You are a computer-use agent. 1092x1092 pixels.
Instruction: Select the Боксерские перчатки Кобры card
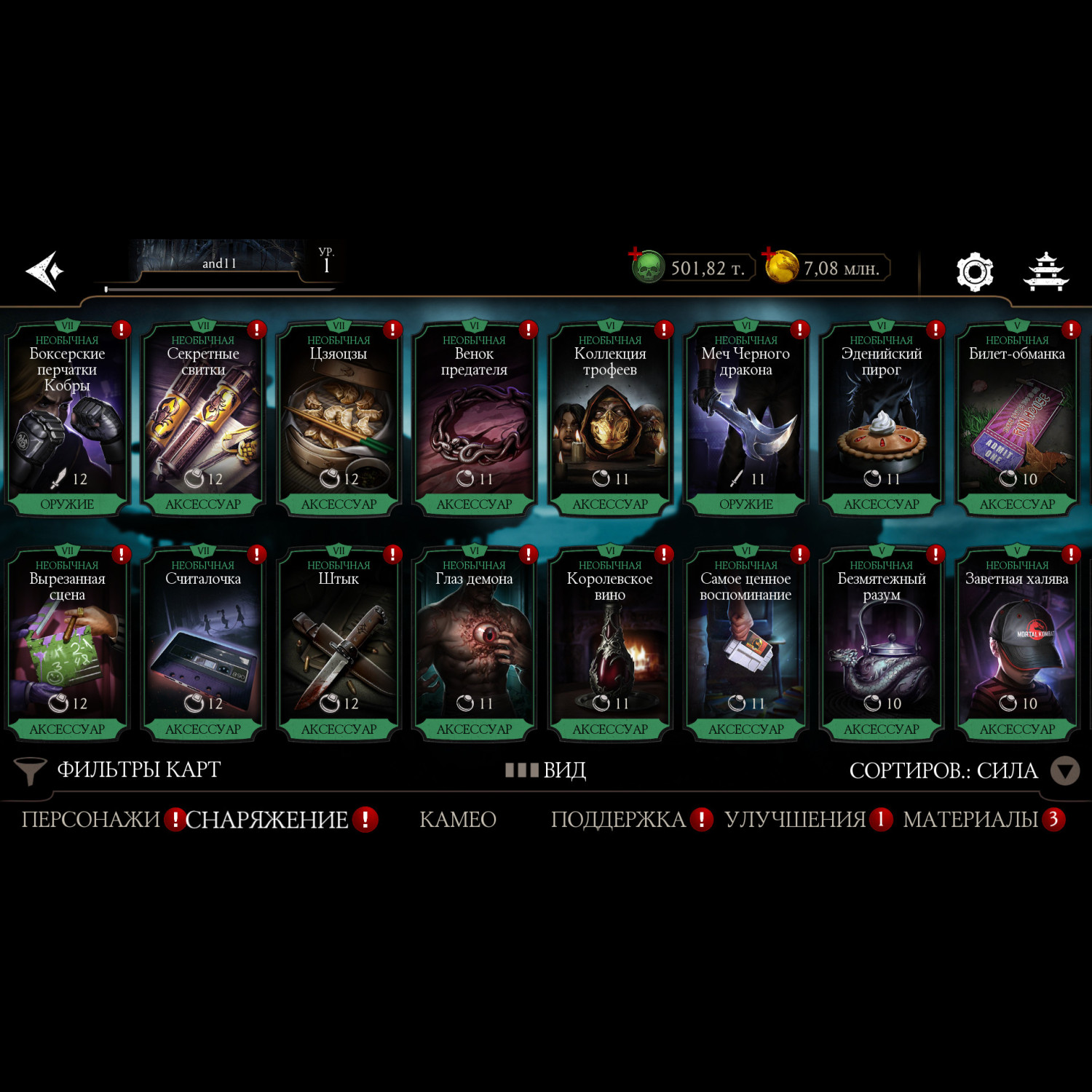(67, 419)
